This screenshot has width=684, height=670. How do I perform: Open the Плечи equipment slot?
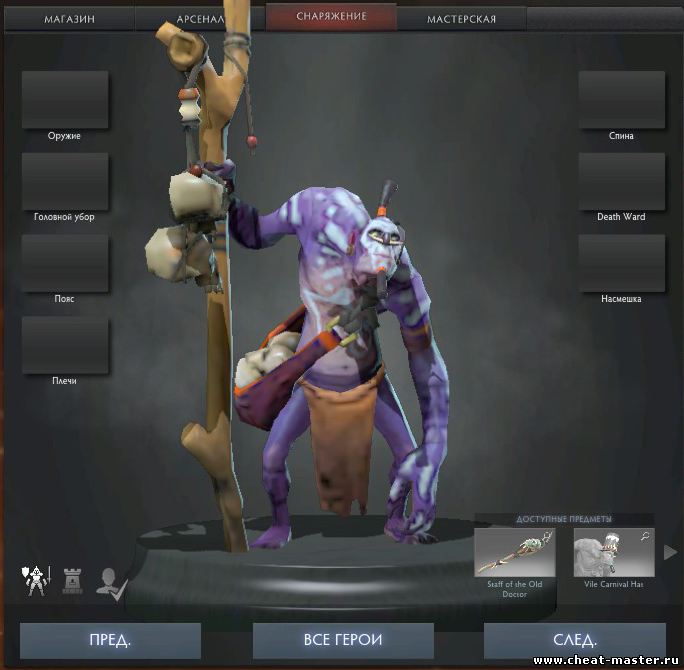pyautogui.click(x=65, y=345)
